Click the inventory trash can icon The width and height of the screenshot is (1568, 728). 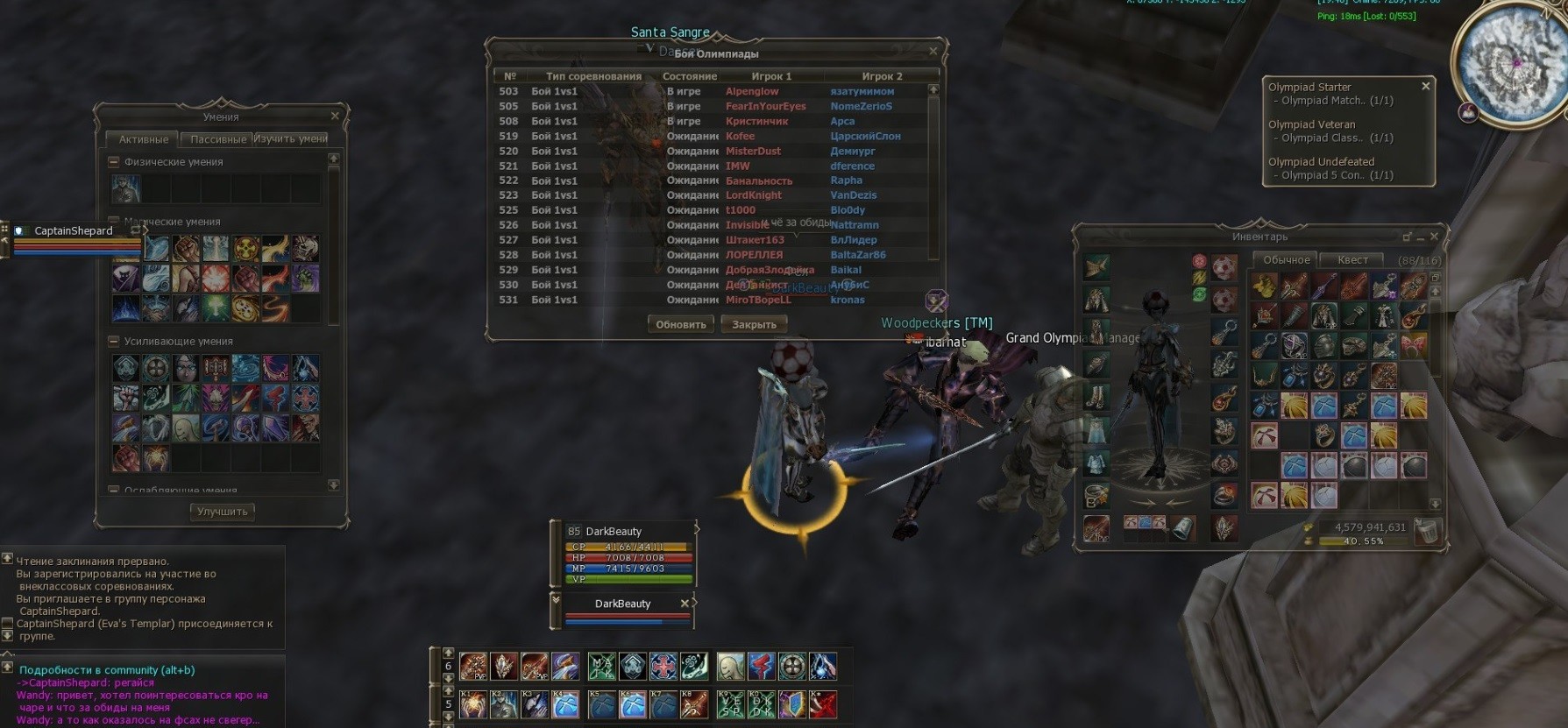[x=1428, y=531]
